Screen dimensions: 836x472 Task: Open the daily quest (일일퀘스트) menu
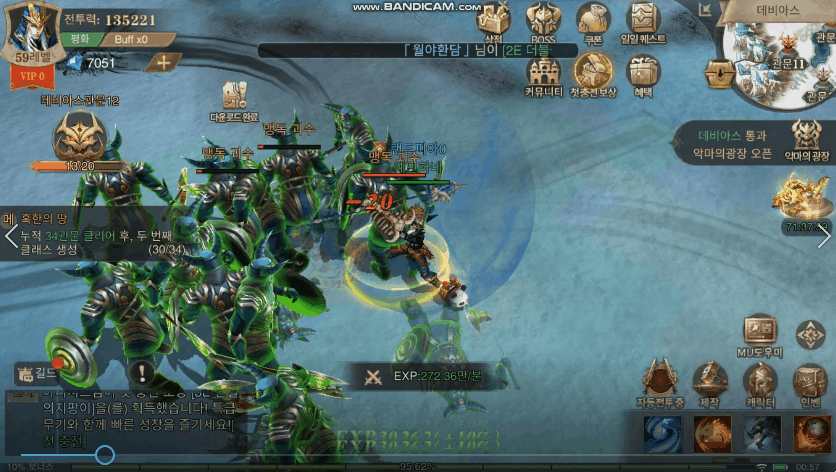click(643, 20)
